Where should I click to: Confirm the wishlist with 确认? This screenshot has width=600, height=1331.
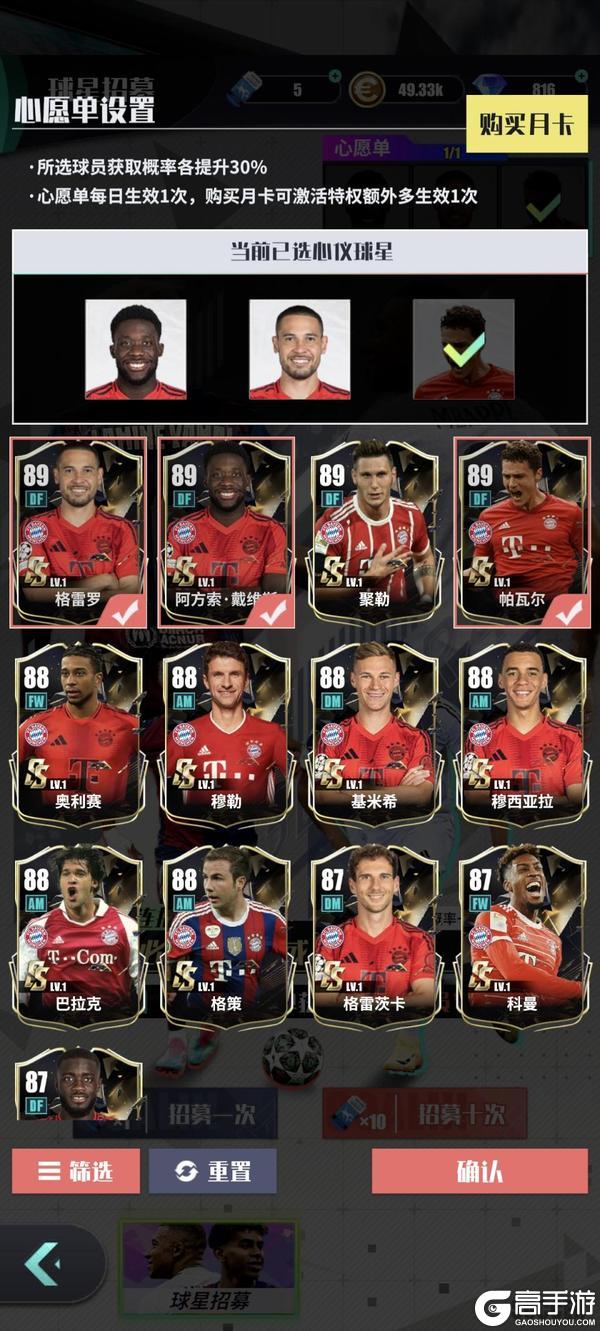(479, 1171)
